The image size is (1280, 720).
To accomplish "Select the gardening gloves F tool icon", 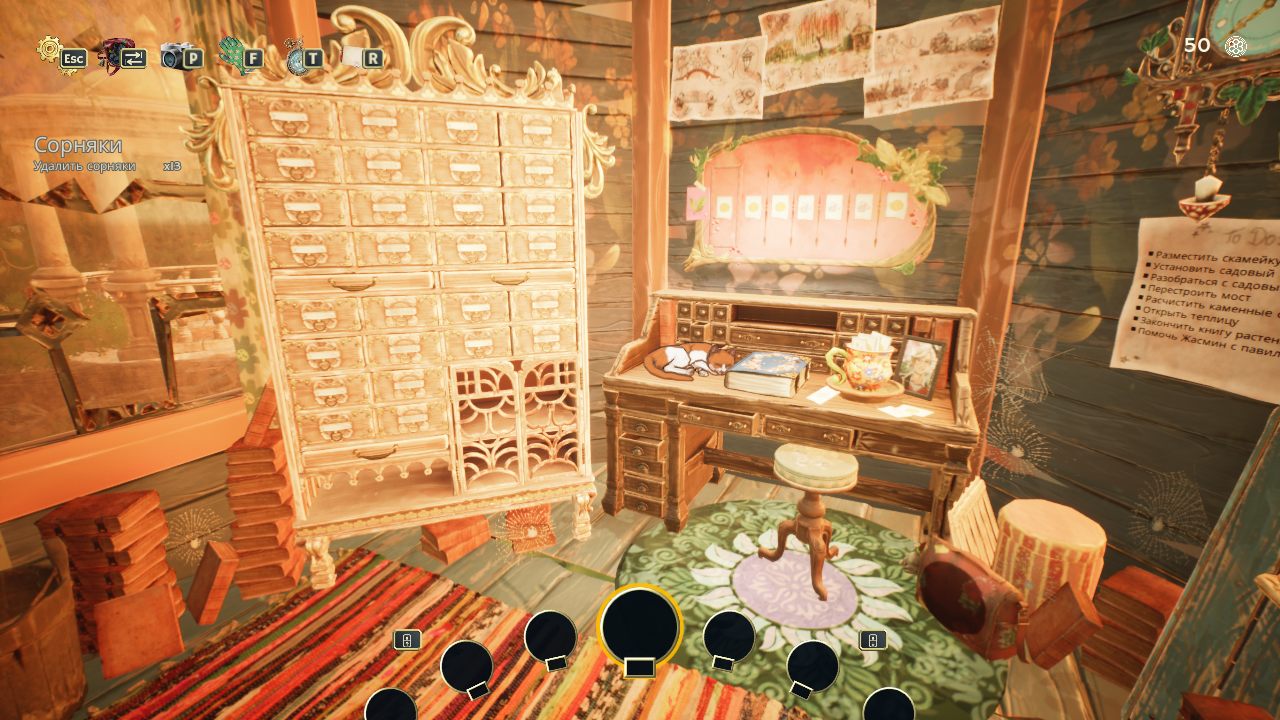I will 240,55.
